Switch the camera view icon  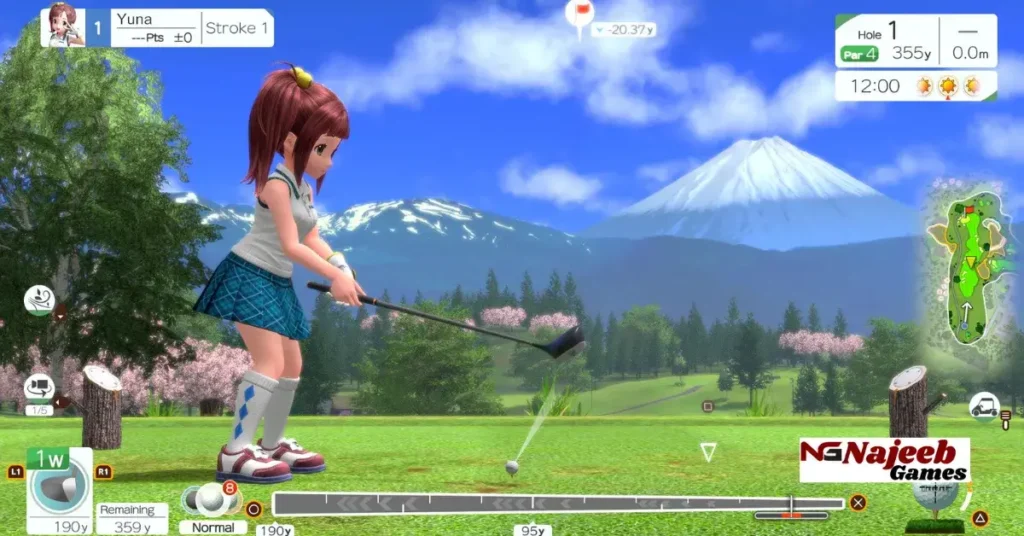39,387
